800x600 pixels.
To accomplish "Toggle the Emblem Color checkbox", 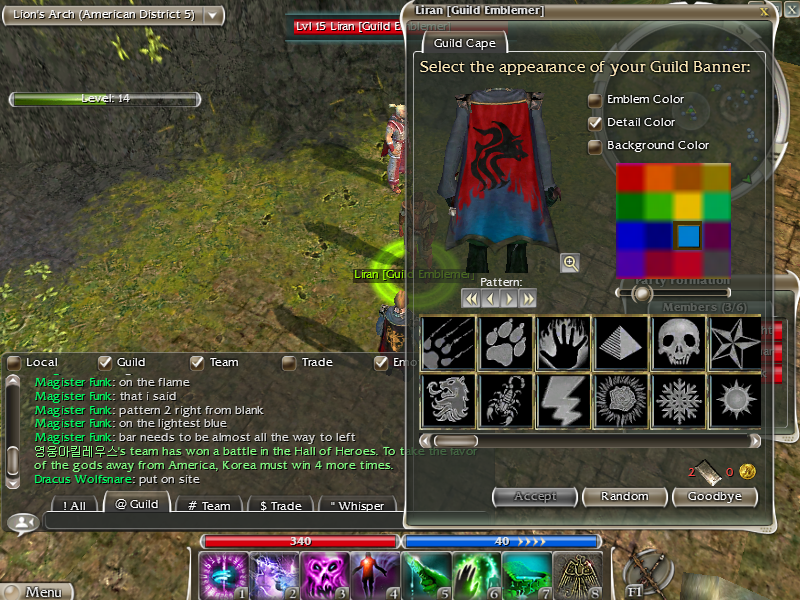I will [x=595, y=100].
